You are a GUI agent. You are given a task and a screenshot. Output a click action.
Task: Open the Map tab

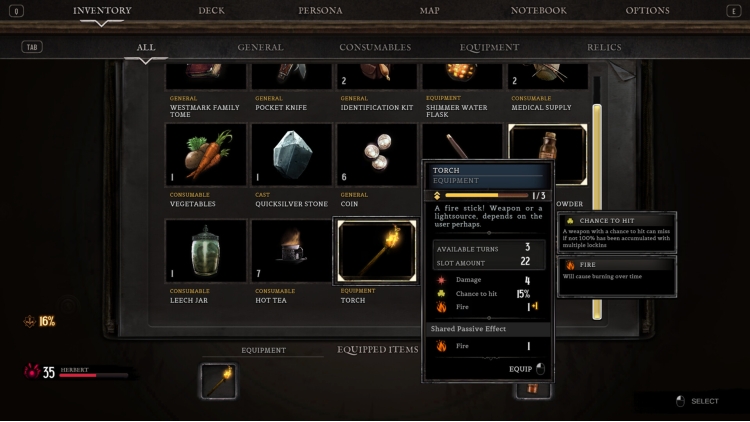(x=429, y=11)
